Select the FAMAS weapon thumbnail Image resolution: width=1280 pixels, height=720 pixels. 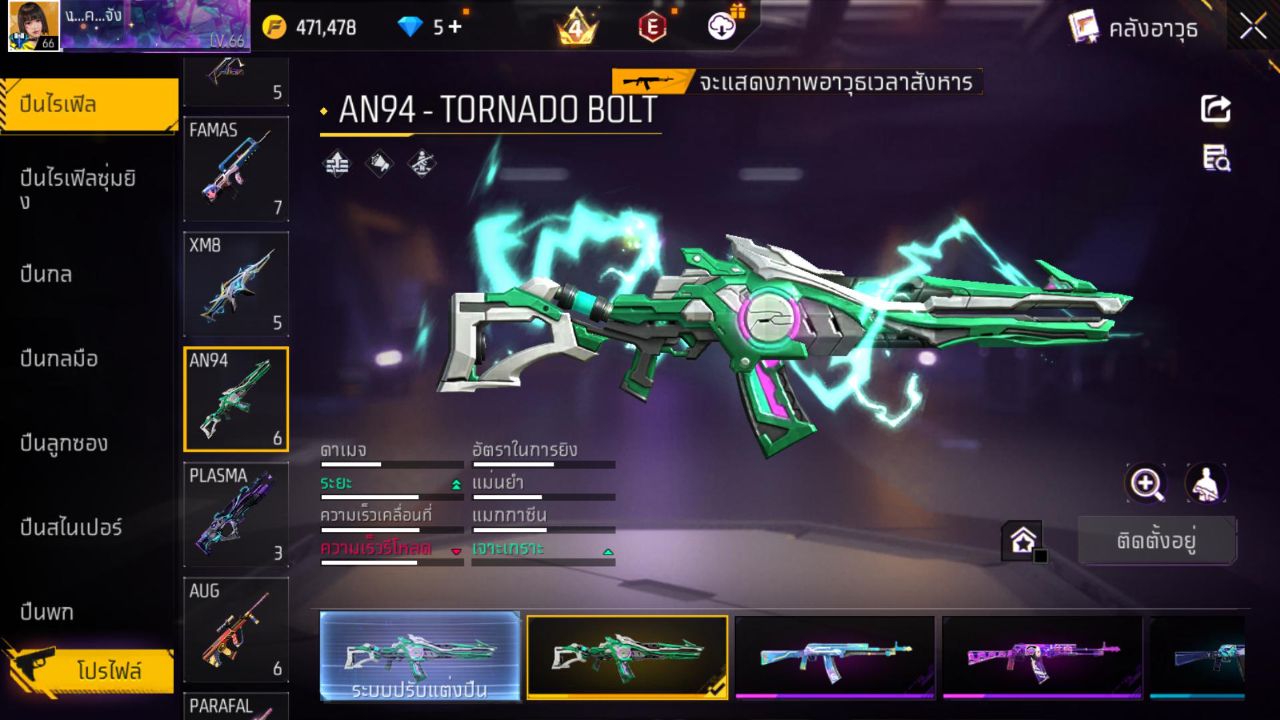click(x=236, y=168)
